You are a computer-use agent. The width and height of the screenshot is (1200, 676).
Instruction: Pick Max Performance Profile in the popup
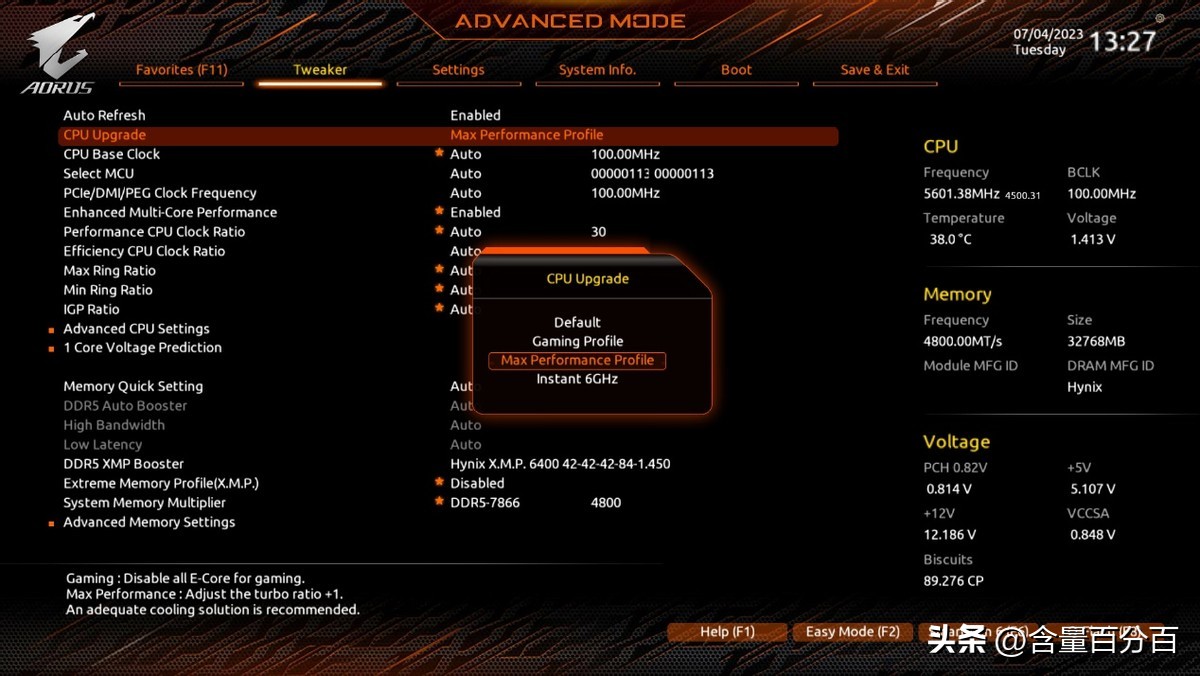pos(577,360)
